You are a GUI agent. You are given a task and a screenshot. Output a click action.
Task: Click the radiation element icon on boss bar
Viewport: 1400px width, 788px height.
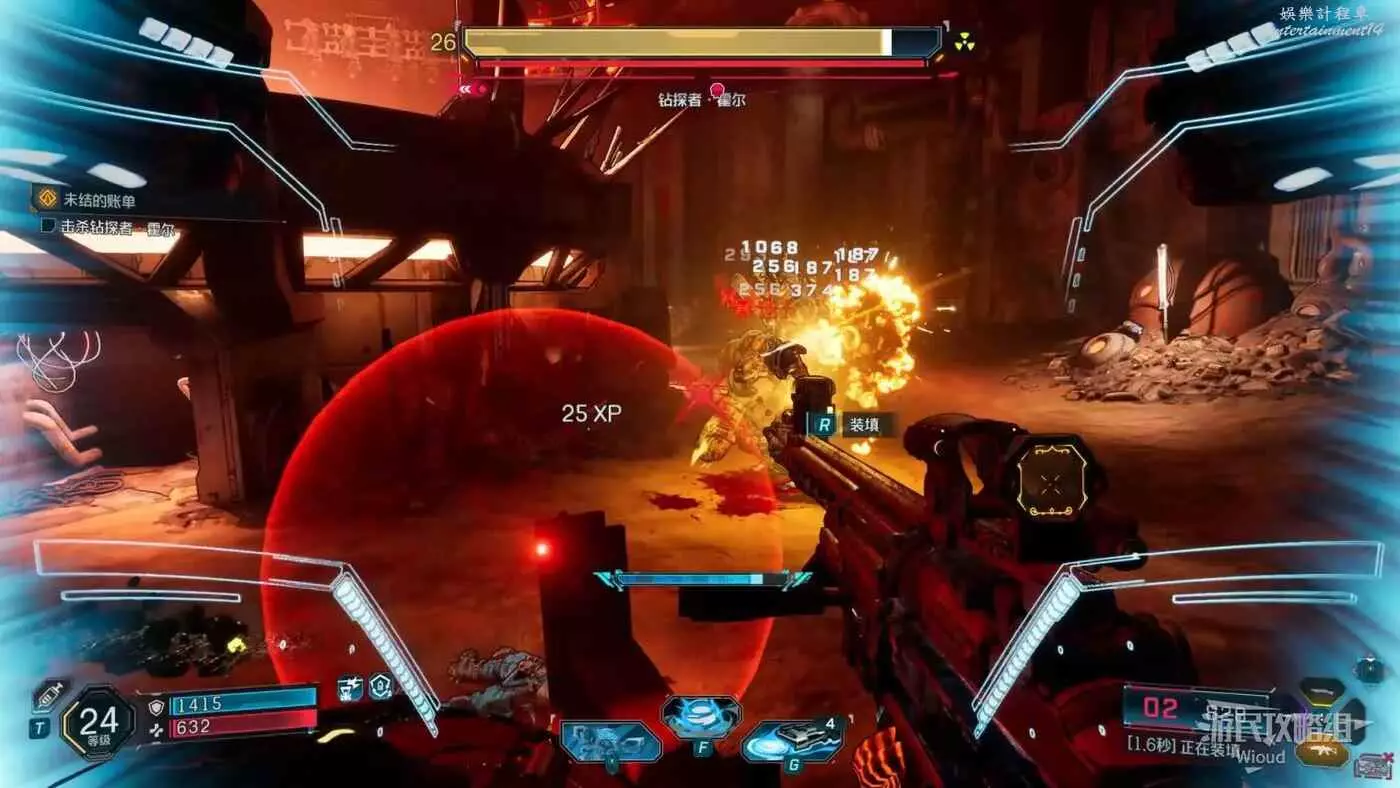[x=964, y=42]
